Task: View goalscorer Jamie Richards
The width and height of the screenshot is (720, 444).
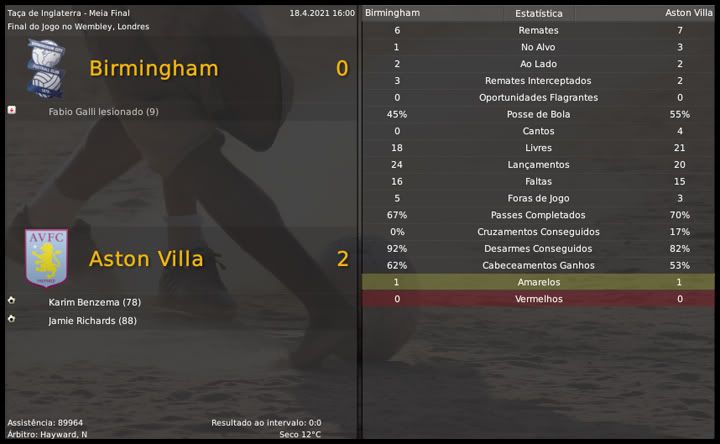Action: 92,321
